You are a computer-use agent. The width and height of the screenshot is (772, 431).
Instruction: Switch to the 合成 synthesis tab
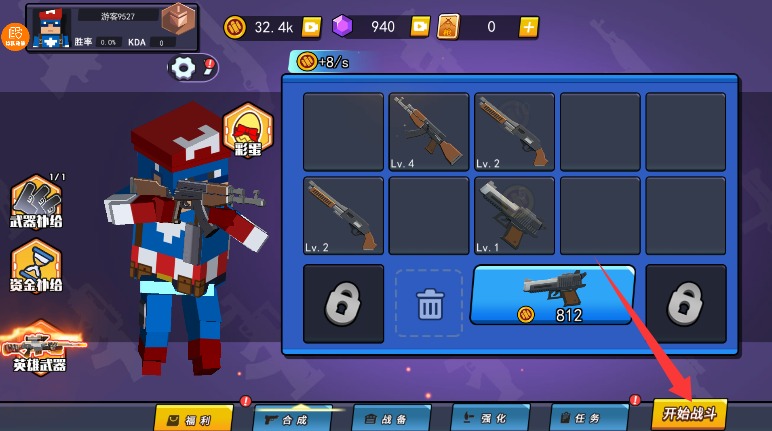(292, 418)
